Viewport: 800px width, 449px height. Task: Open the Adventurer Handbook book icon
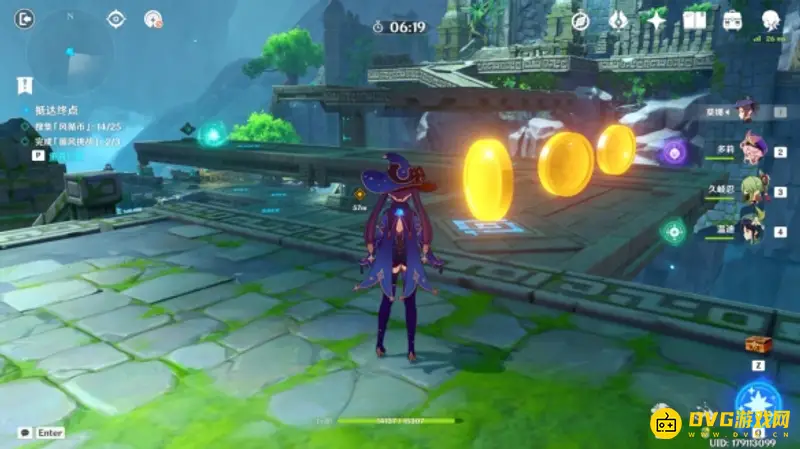click(x=695, y=20)
